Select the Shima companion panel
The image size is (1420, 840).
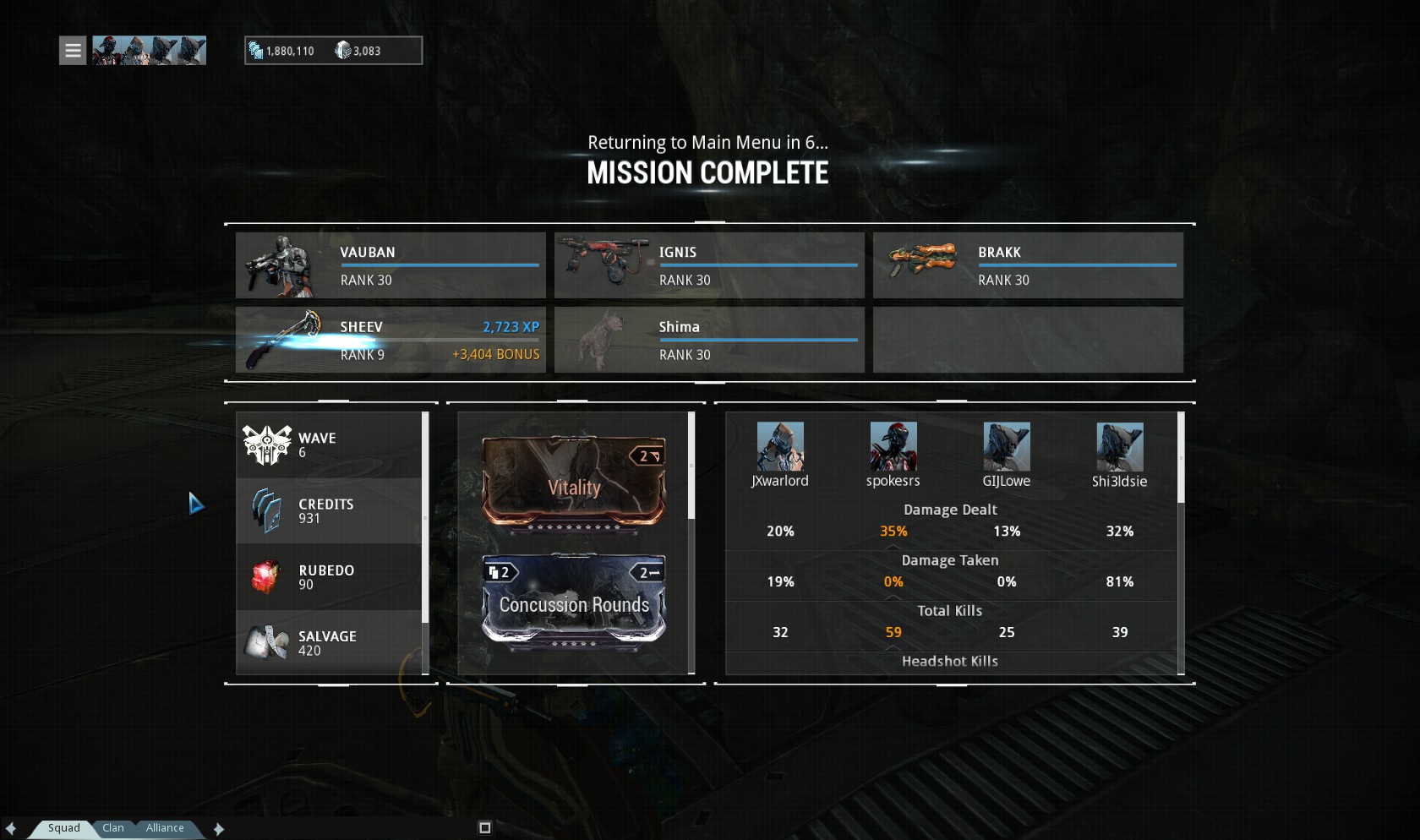(709, 340)
